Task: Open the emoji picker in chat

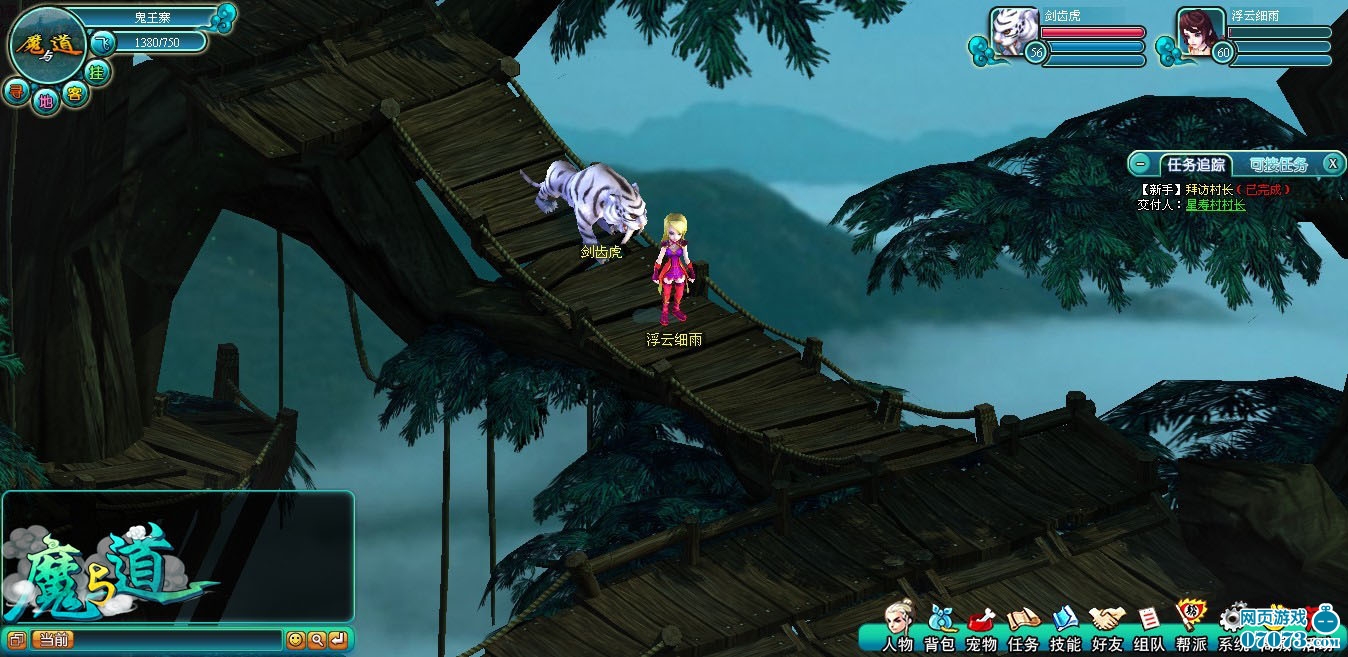Action: pos(295,640)
